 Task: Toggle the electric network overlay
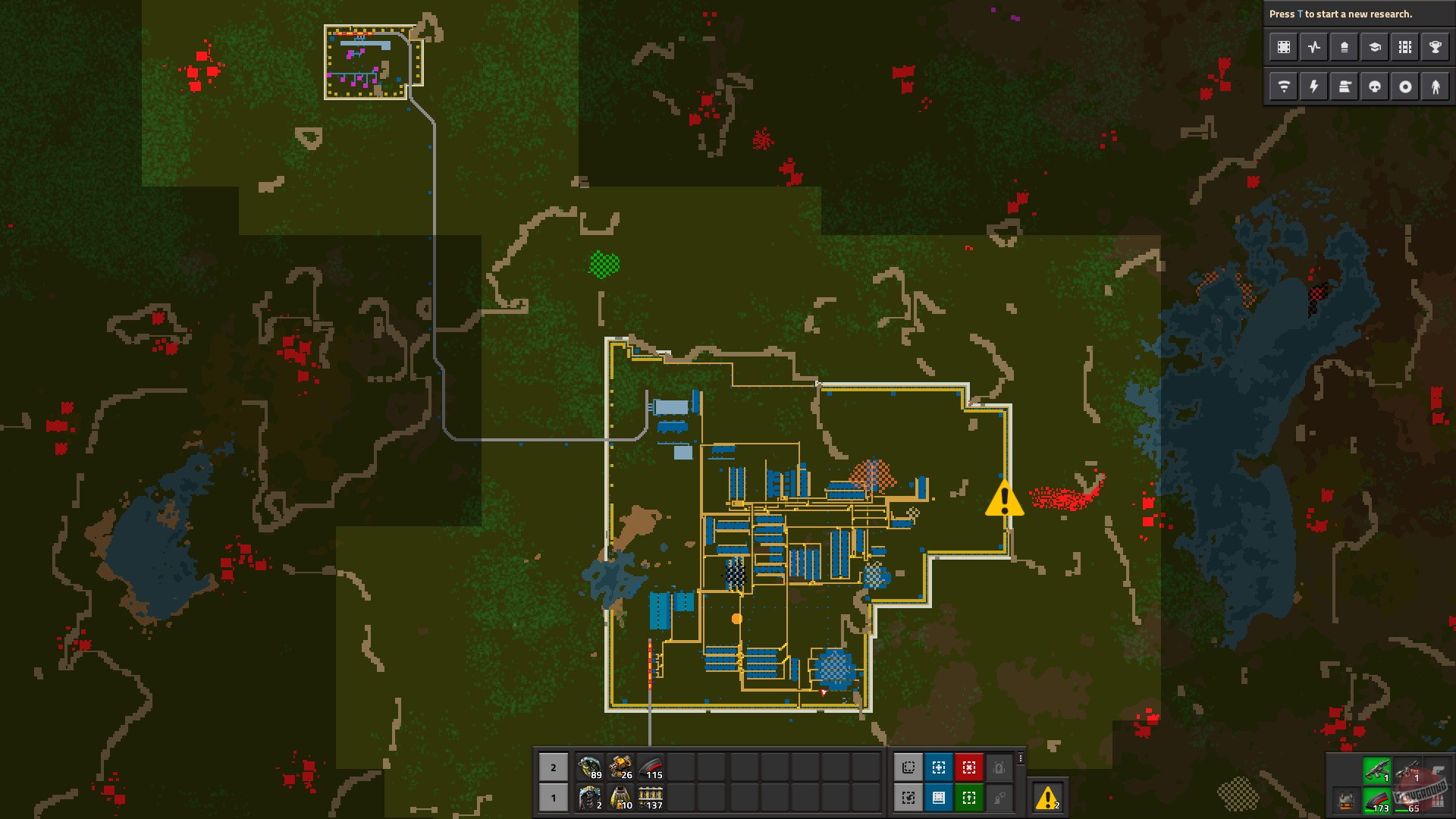pos(1313,86)
